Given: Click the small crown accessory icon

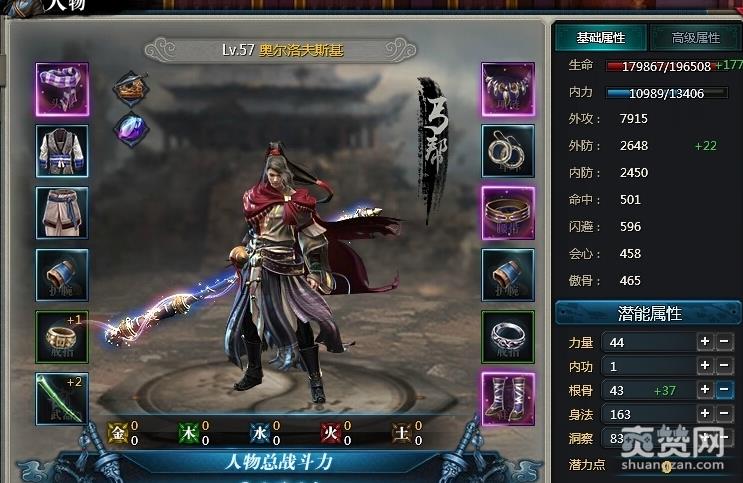Looking at the screenshot, I should (x=130, y=89).
